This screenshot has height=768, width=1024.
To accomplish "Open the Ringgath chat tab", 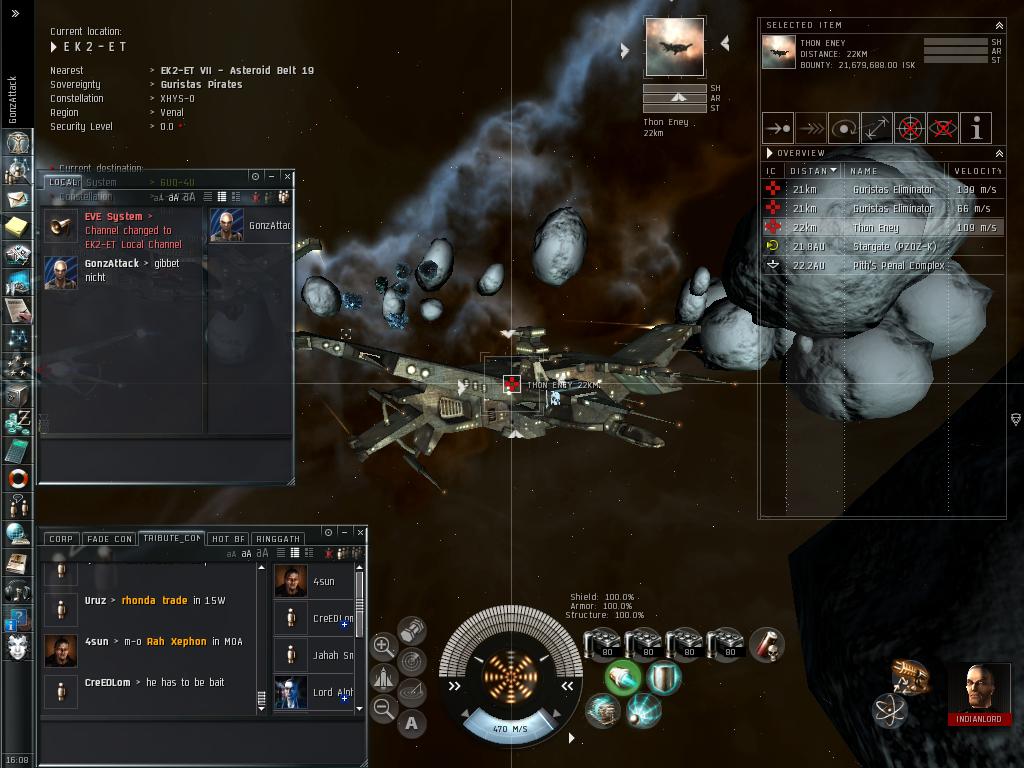I will [x=277, y=539].
